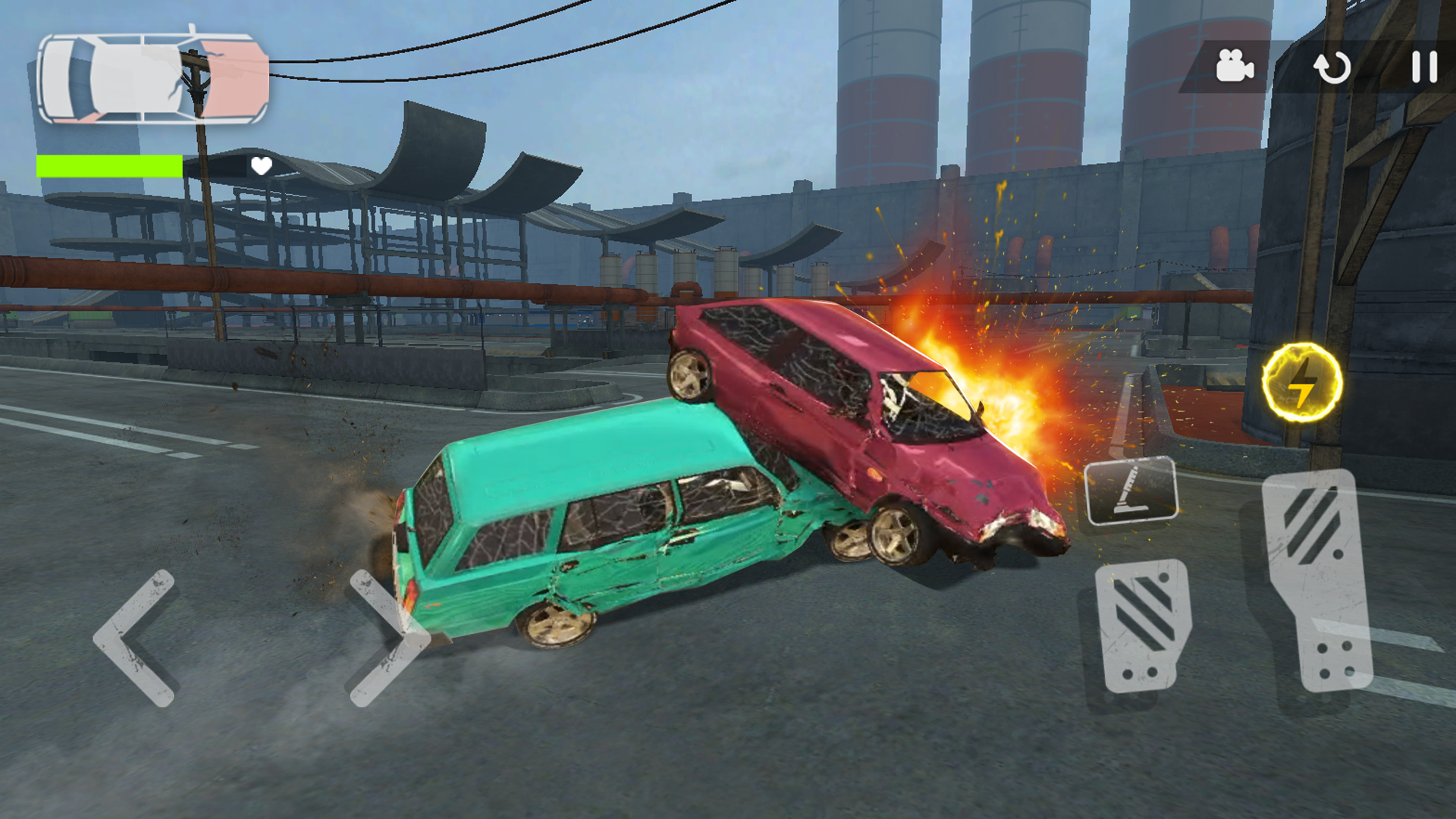Tap the pause bars in the top-right corner
This screenshot has height=819, width=1456.
coord(1424,68)
